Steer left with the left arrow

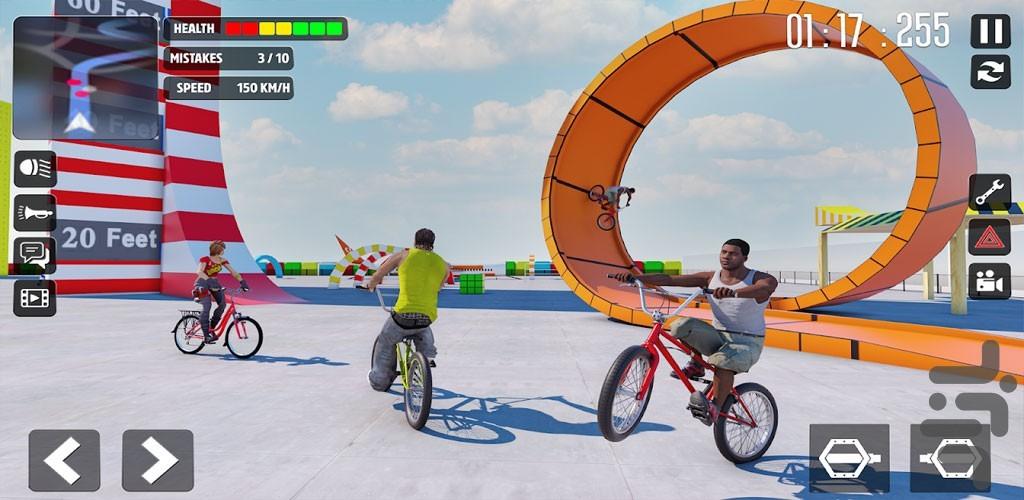click(x=64, y=460)
